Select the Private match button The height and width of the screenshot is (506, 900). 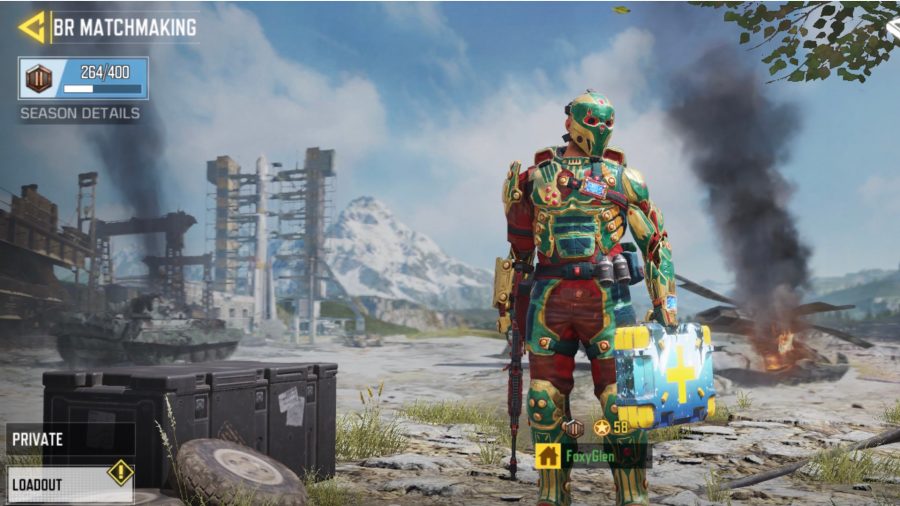70,439
